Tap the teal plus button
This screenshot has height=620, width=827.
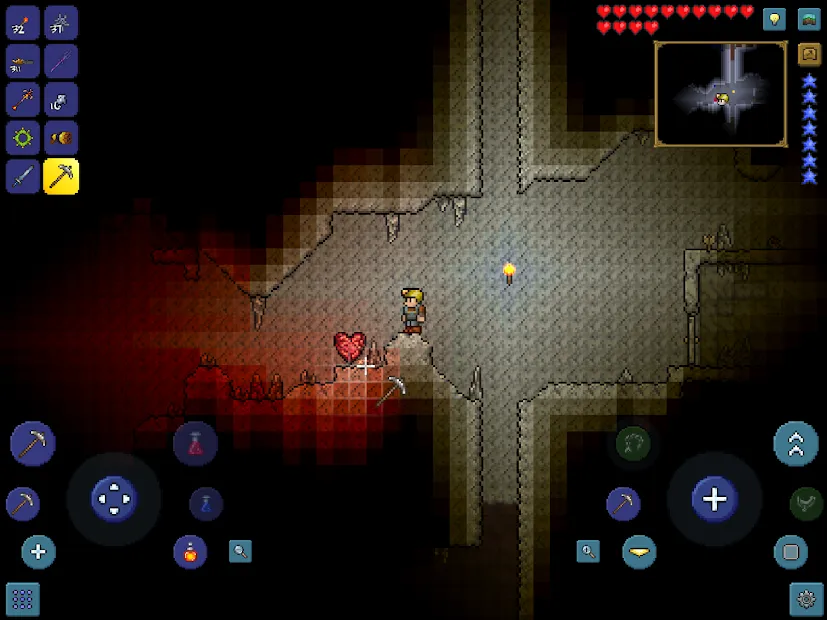39,552
